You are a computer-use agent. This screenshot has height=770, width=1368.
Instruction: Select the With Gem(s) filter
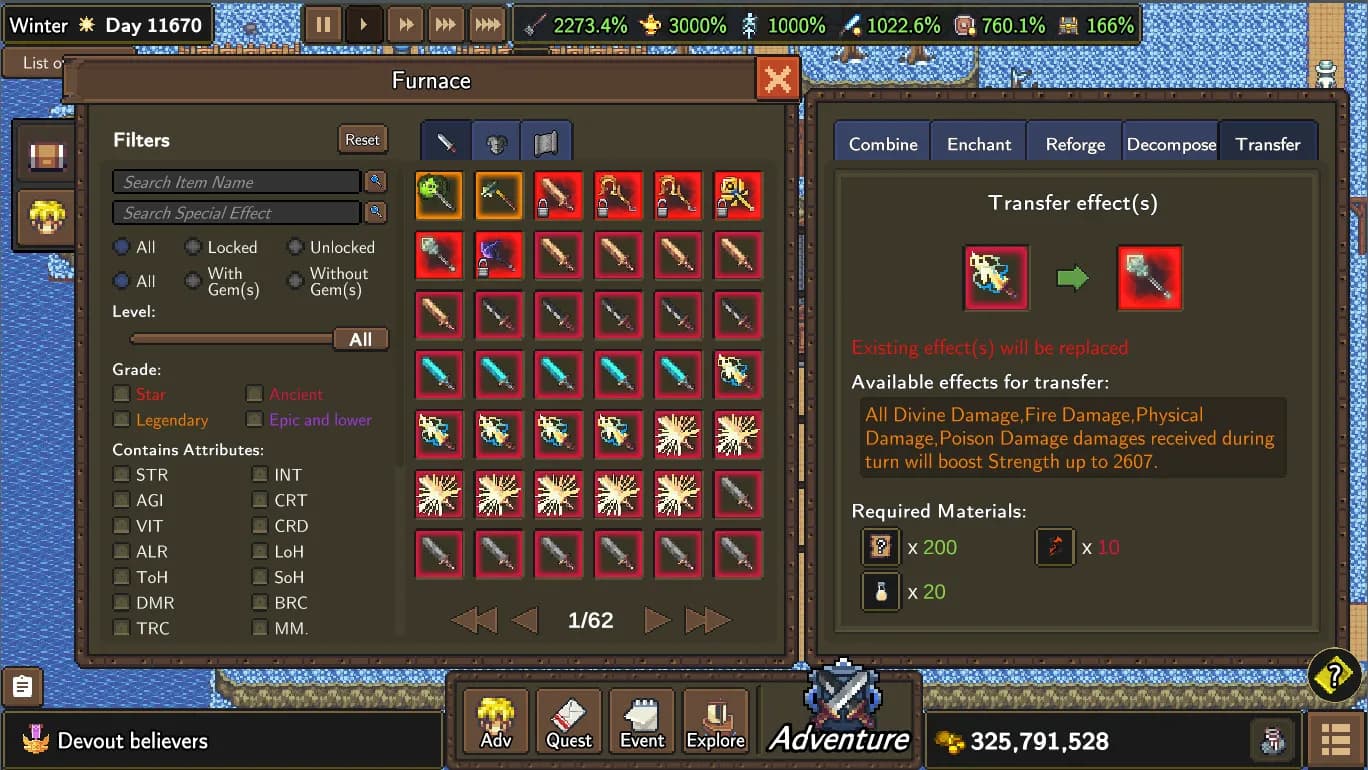(x=194, y=281)
